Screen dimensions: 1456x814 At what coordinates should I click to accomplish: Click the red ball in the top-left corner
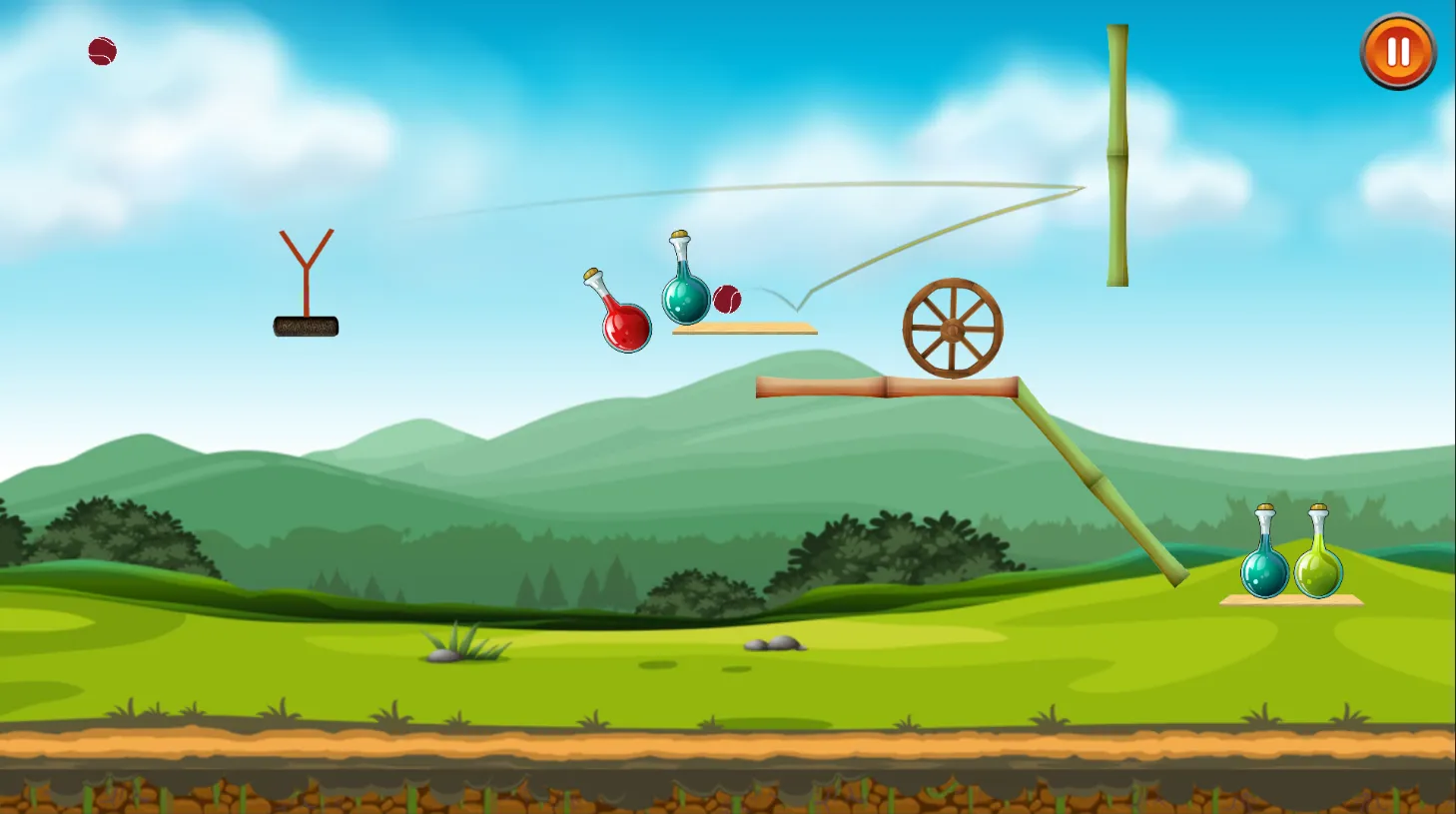tap(101, 52)
